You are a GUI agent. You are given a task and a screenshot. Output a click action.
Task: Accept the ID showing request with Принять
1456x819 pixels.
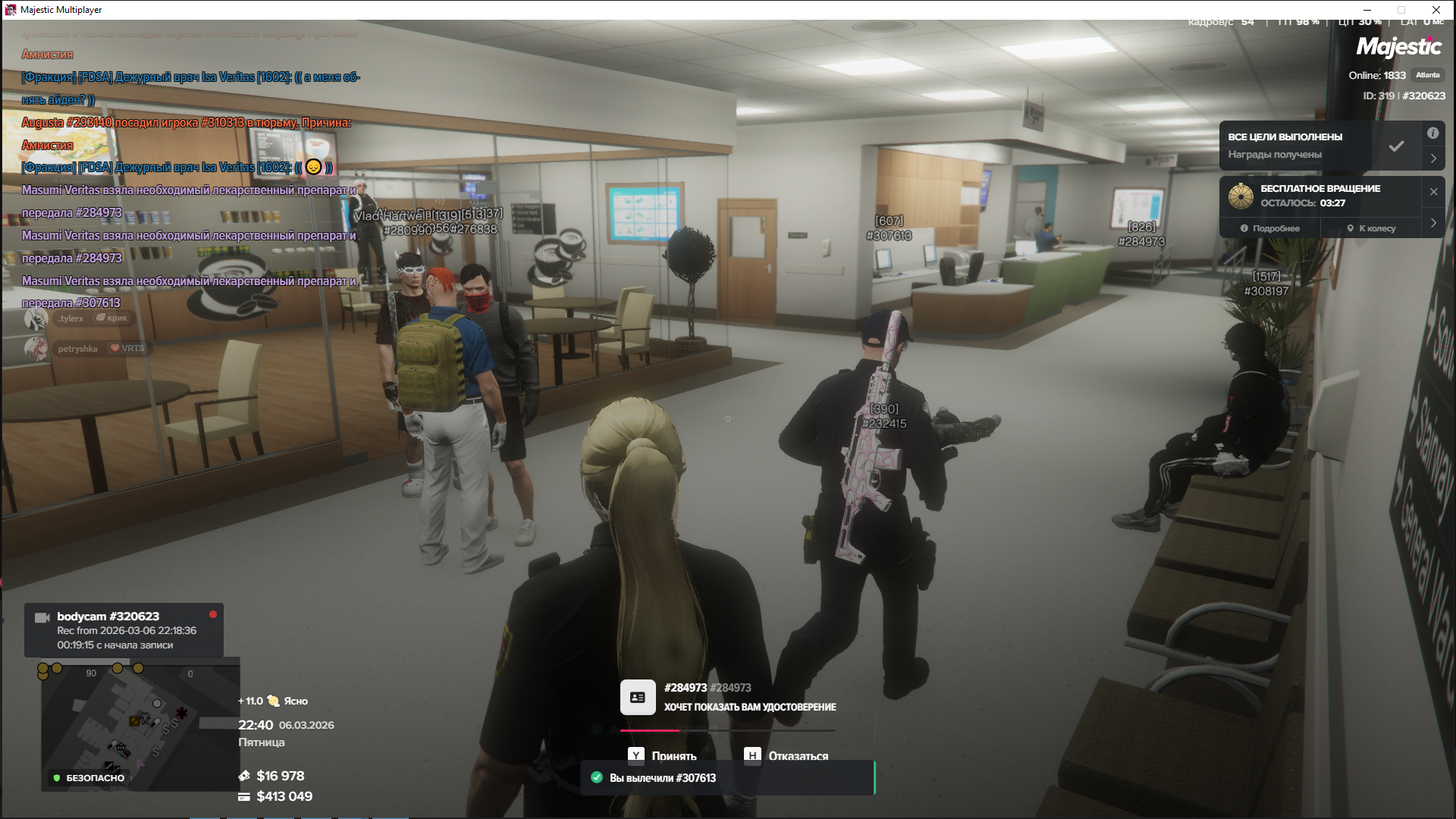[663, 755]
